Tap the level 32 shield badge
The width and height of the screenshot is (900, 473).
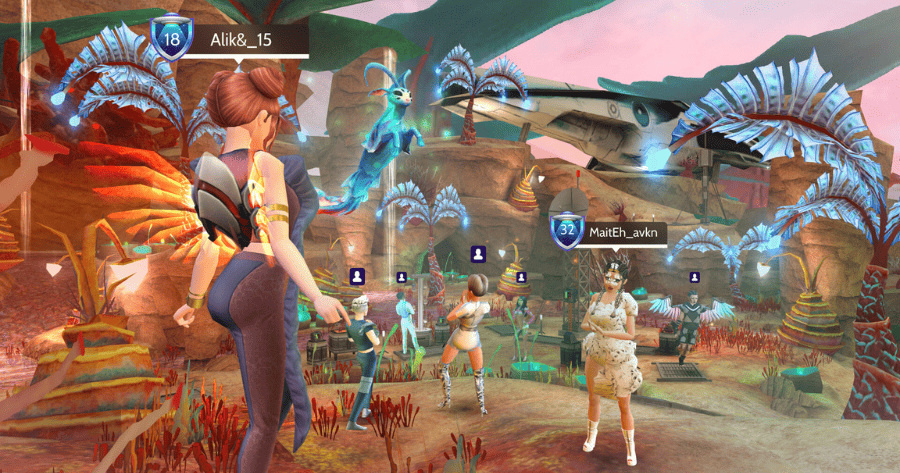568,230
